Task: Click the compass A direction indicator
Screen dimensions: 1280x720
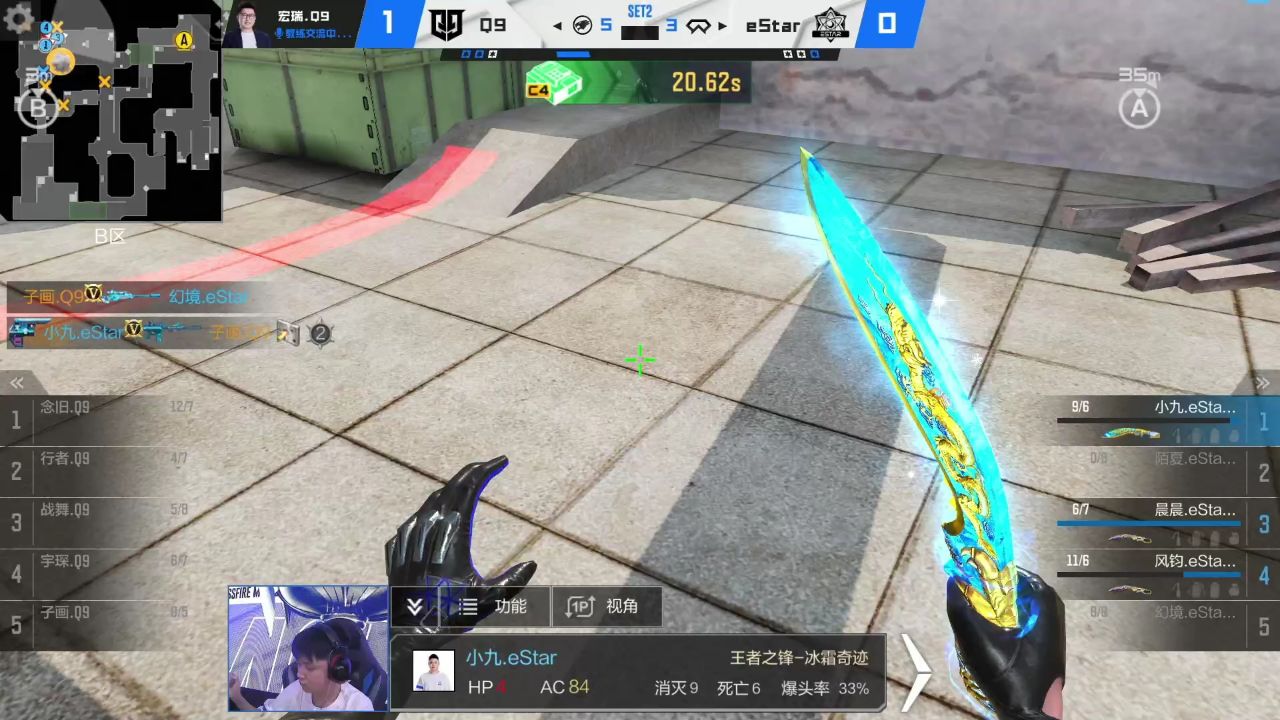Action: tap(1139, 107)
